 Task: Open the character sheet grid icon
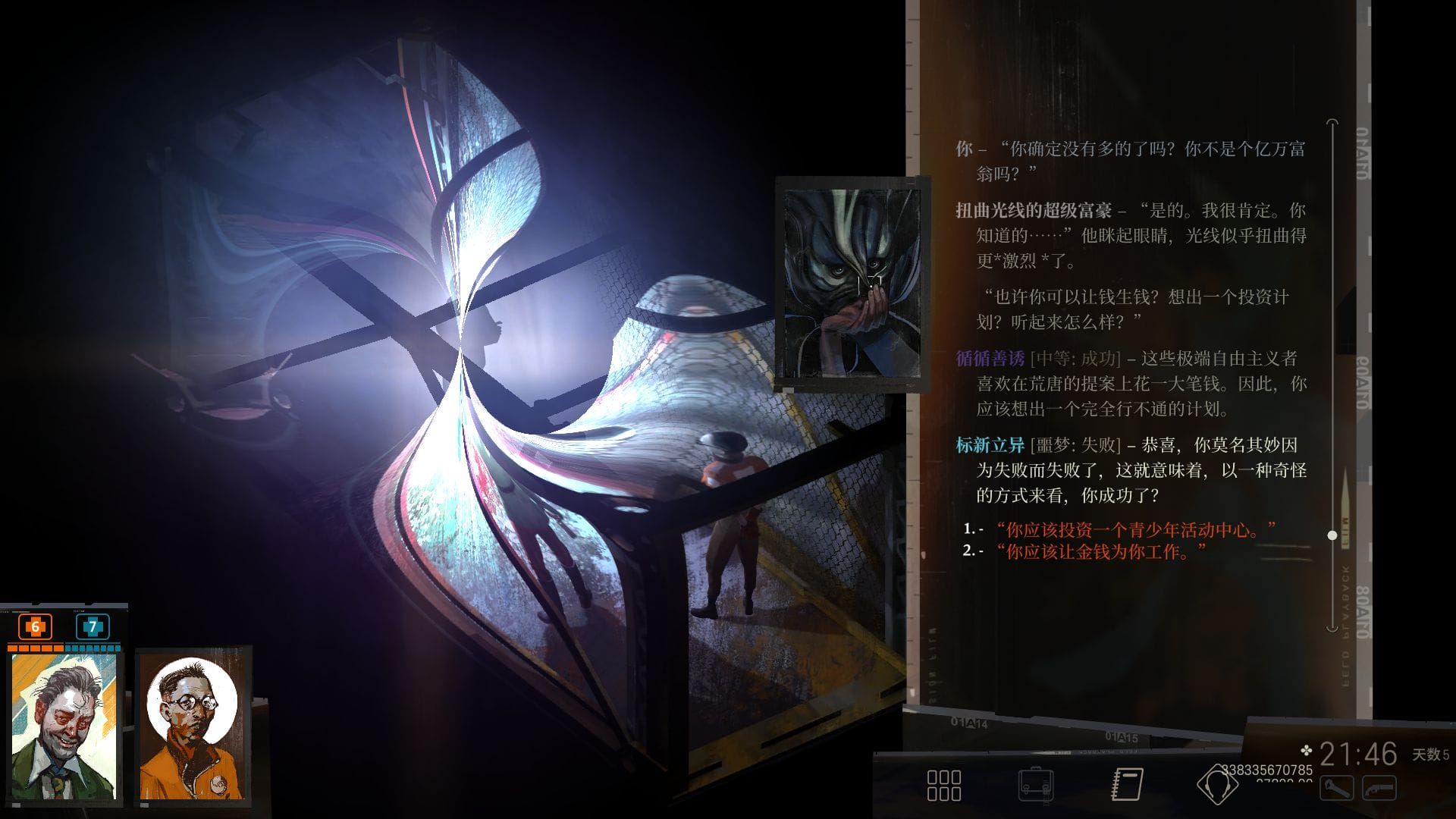pyautogui.click(x=944, y=785)
